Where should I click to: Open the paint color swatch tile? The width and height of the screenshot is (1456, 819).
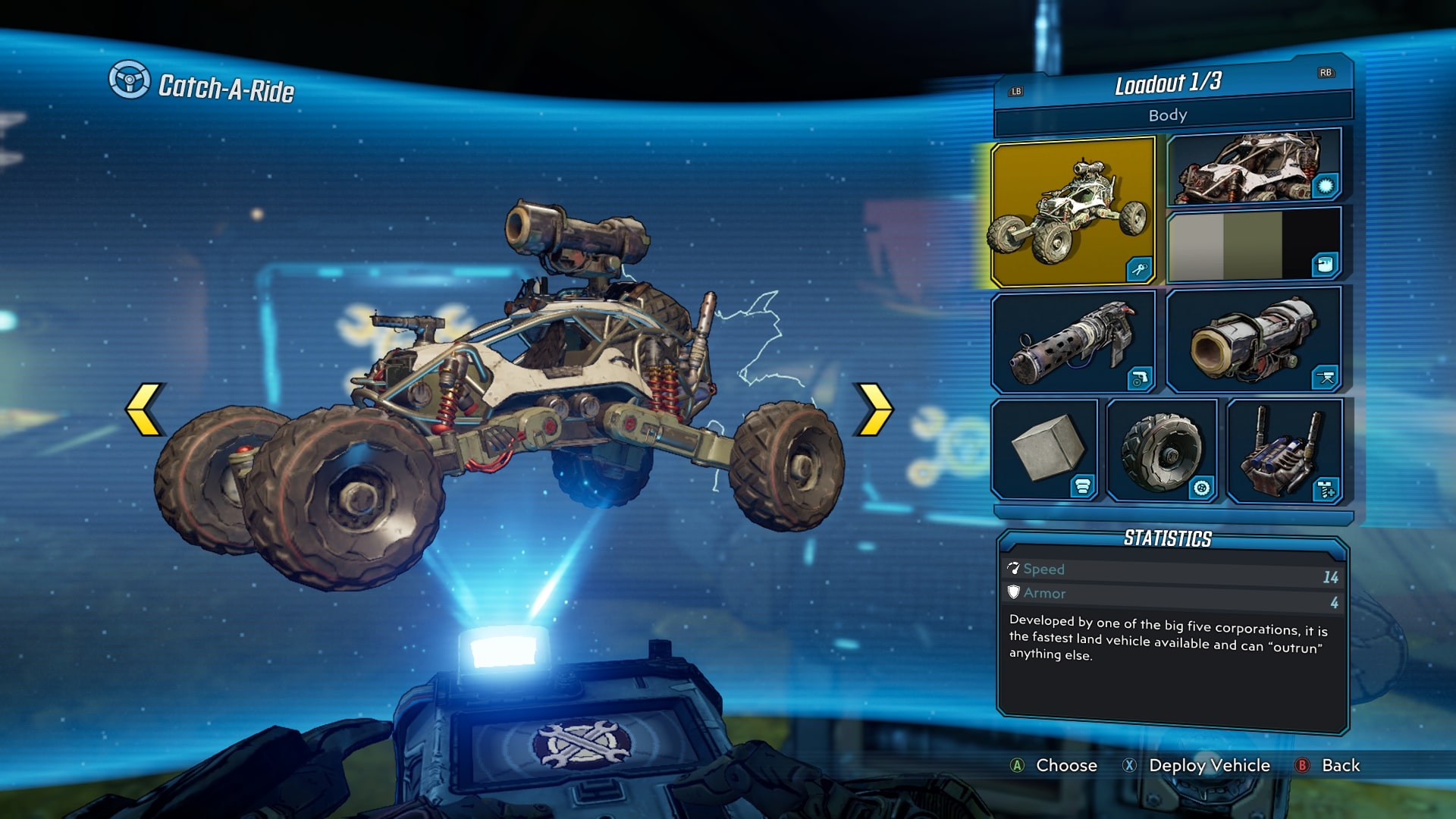tap(1253, 245)
